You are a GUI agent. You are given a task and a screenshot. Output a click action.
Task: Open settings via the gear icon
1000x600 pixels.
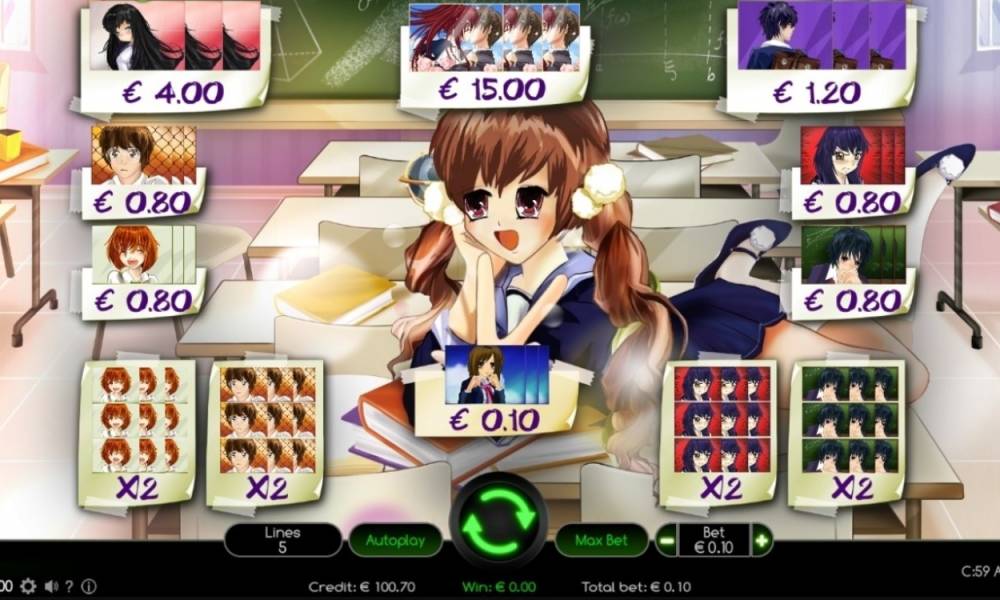click(x=28, y=586)
